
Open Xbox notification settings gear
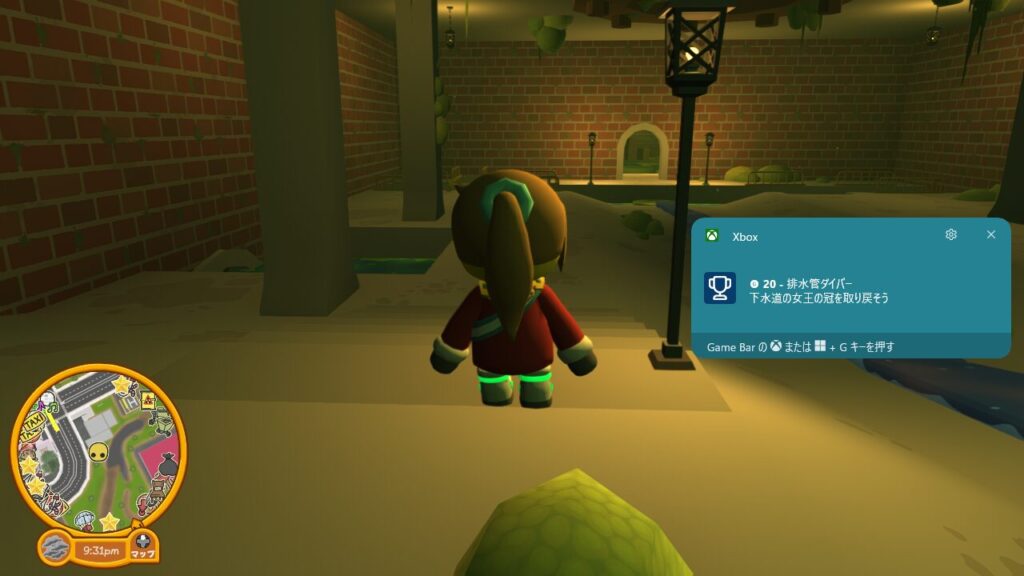point(951,234)
